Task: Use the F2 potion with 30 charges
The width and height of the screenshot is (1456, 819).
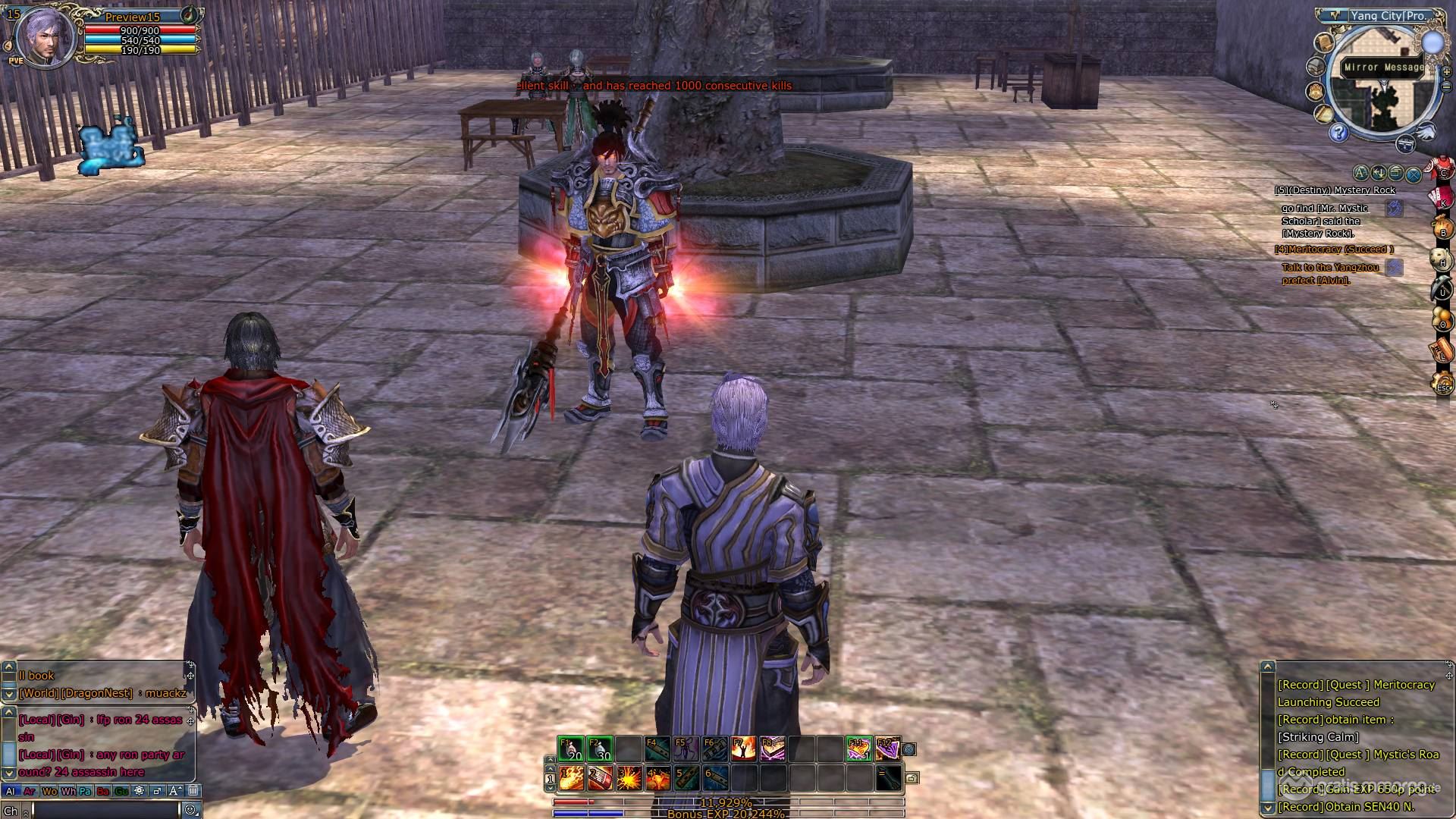Action: (x=599, y=749)
